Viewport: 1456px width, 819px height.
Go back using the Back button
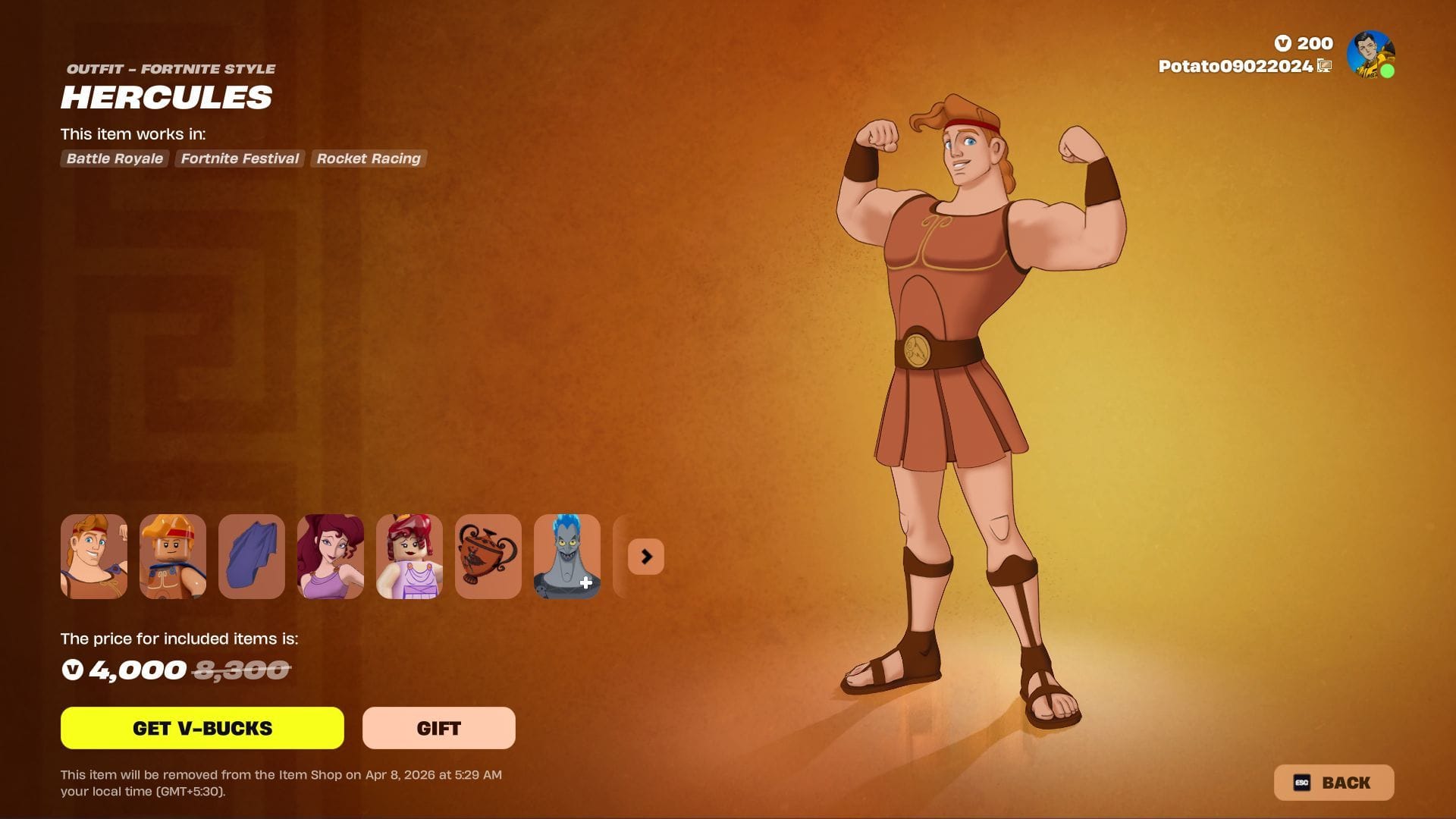[x=1333, y=783]
